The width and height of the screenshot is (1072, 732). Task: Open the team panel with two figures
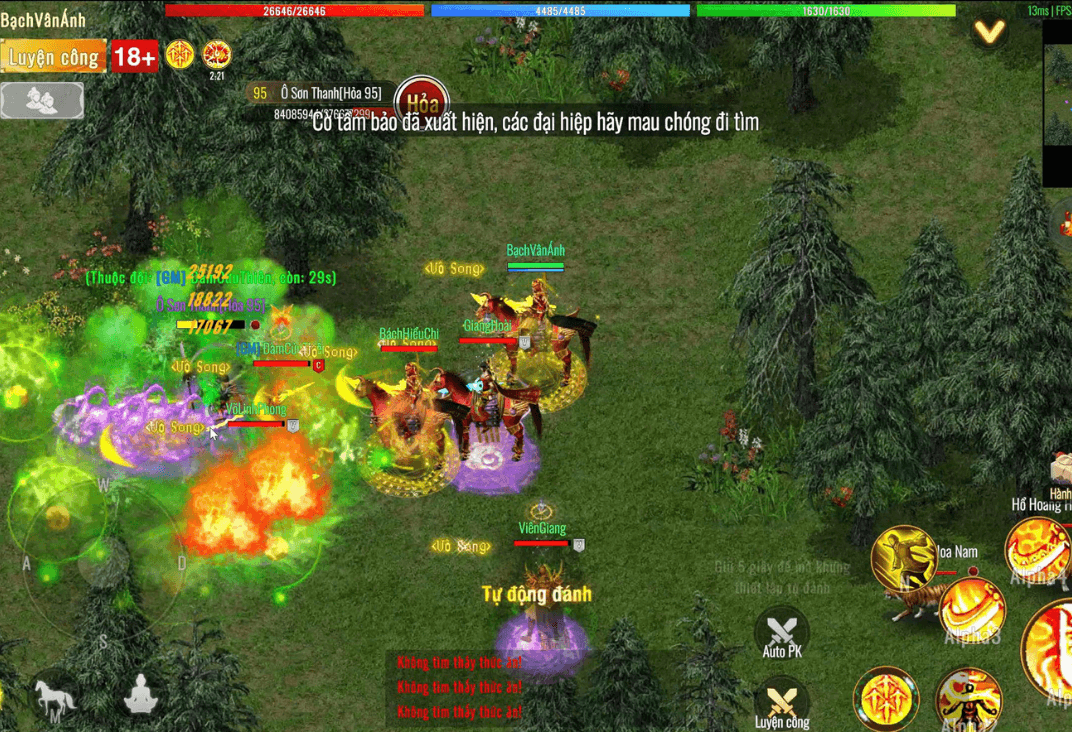(42, 100)
